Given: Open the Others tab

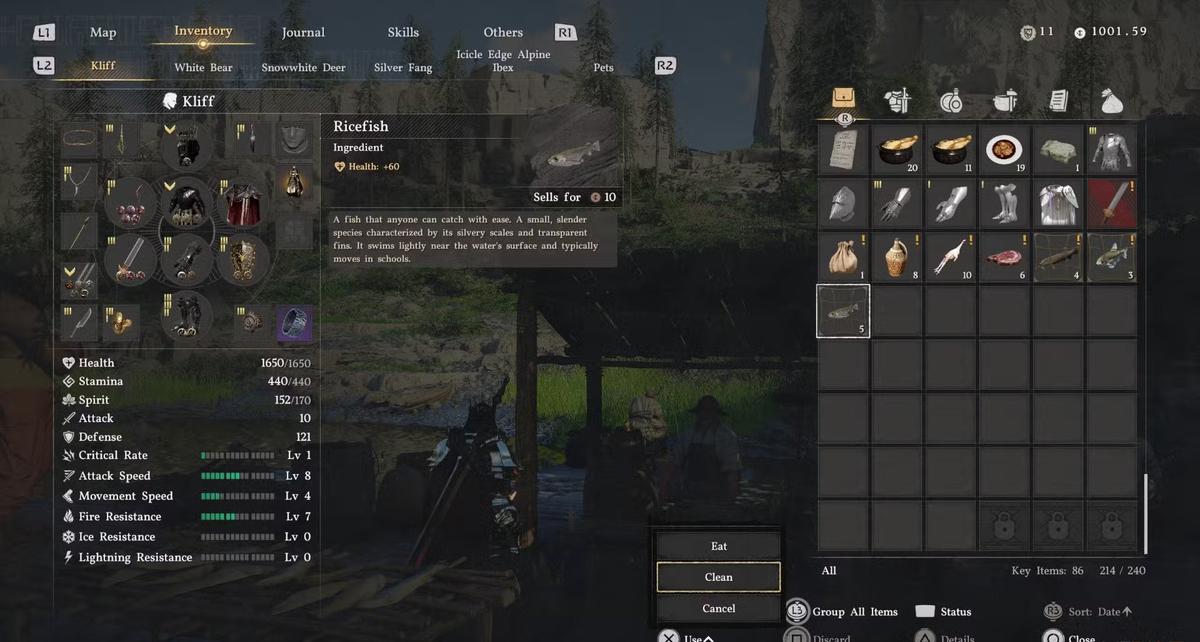Looking at the screenshot, I should (503, 32).
